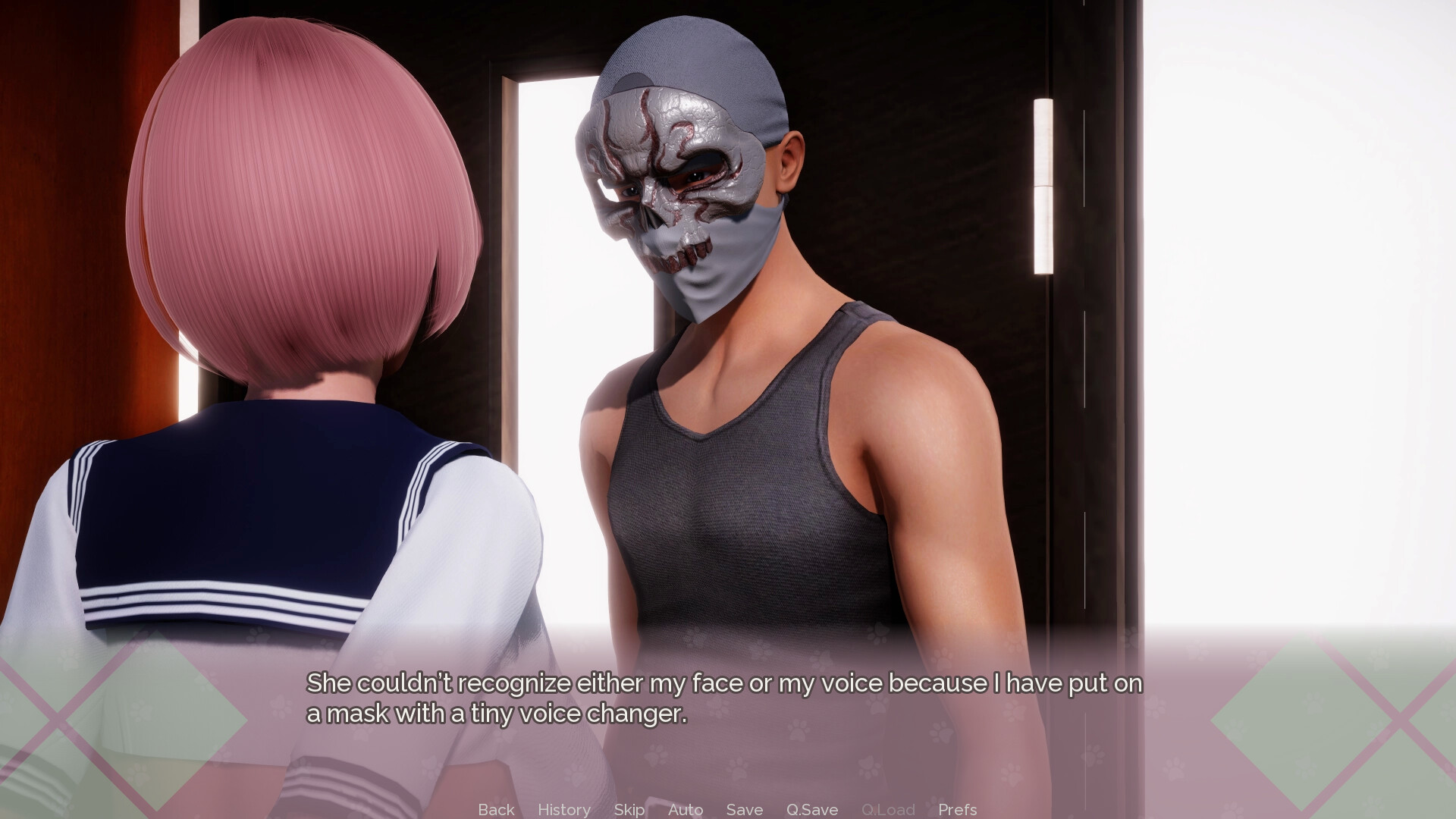Screen dimensions: 1456x819
Task: Open the Prefs settings screen
Action: (957, 809)
